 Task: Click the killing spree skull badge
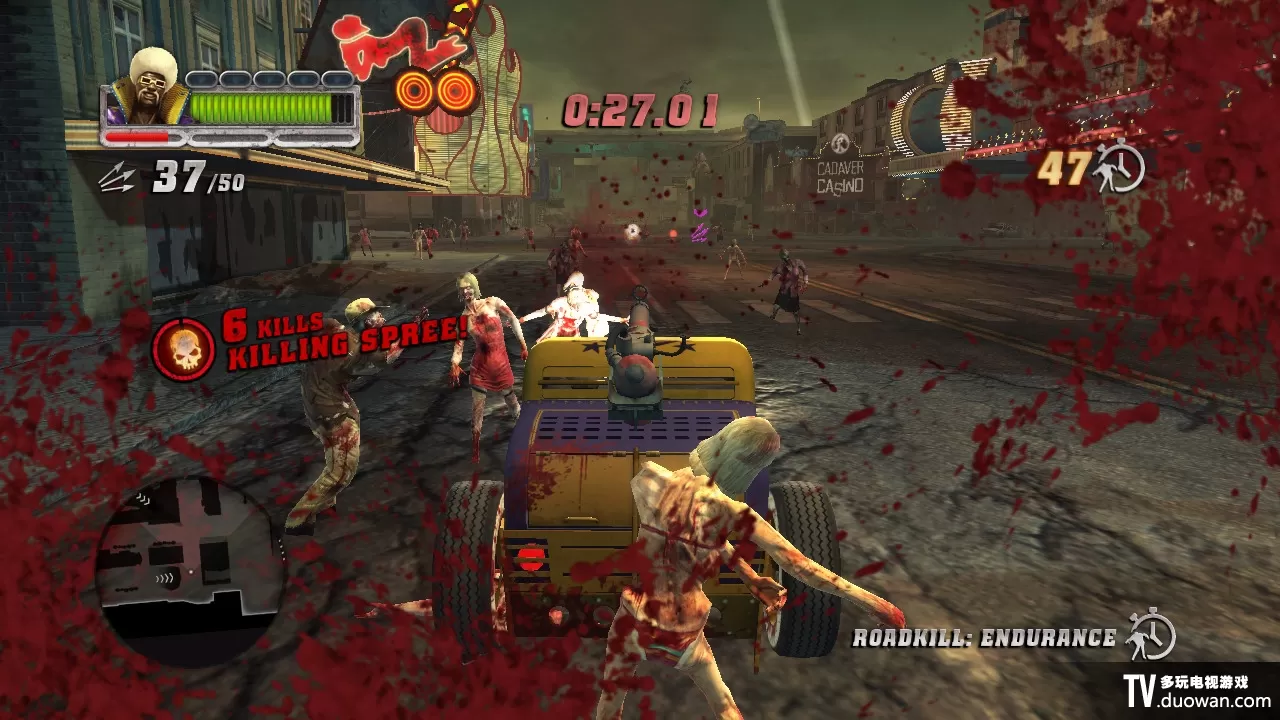pos(182,349)
